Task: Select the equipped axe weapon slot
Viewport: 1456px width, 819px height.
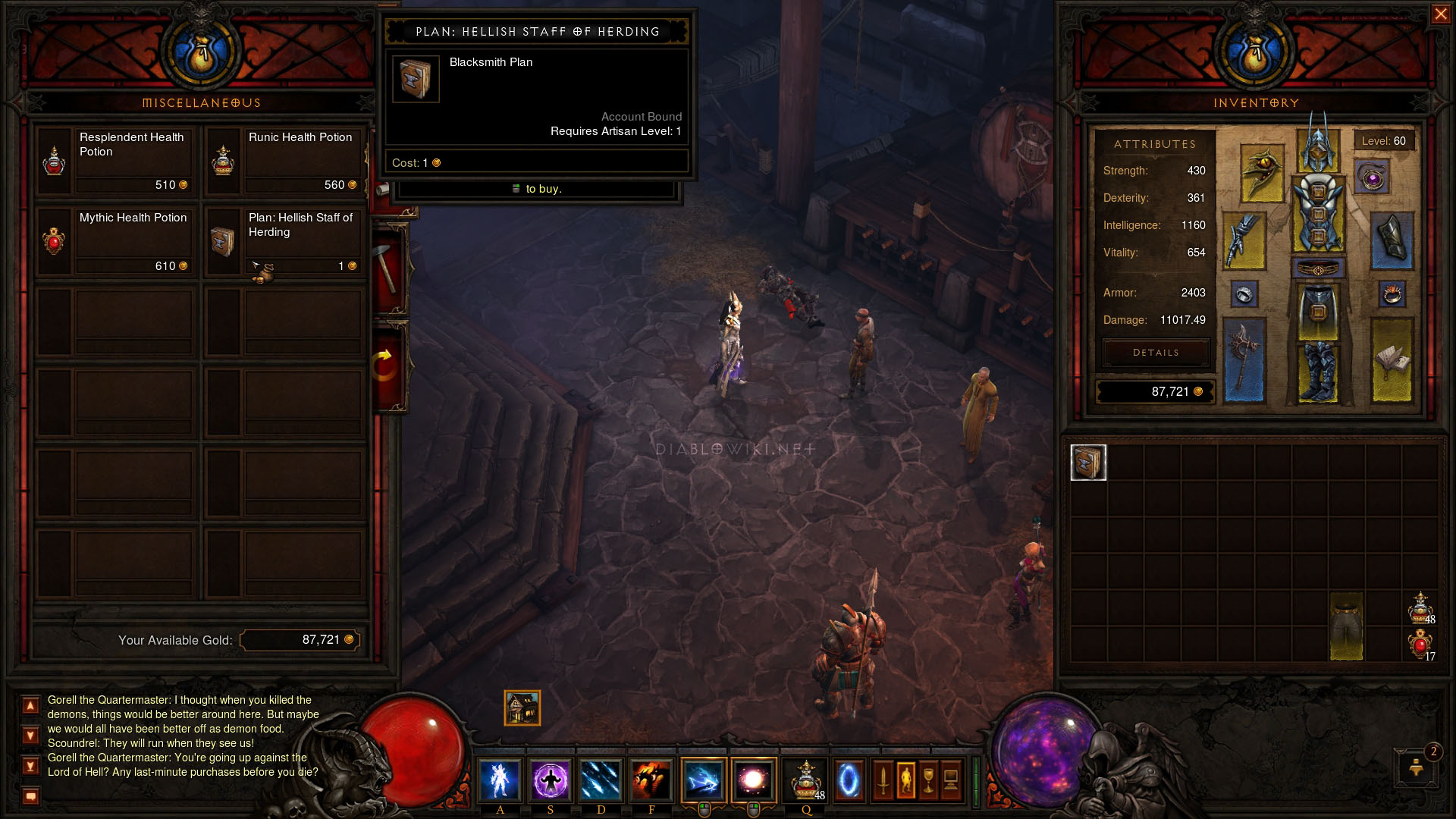Action: click(1244, 360)
